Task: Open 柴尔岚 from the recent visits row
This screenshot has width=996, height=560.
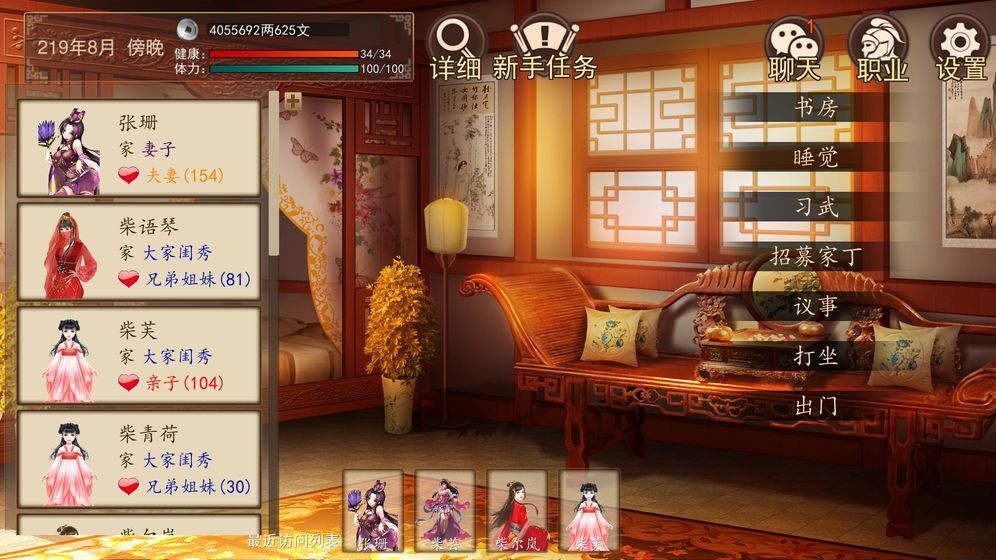Action: tap(517, 510)
